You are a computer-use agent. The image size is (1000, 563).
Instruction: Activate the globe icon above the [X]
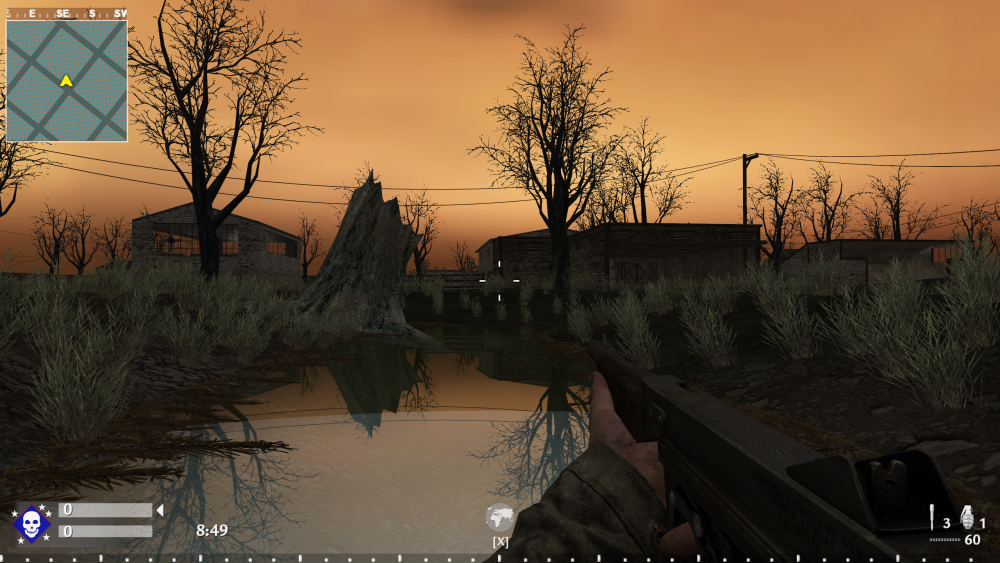pyautogui.click(x=500, y=518)
